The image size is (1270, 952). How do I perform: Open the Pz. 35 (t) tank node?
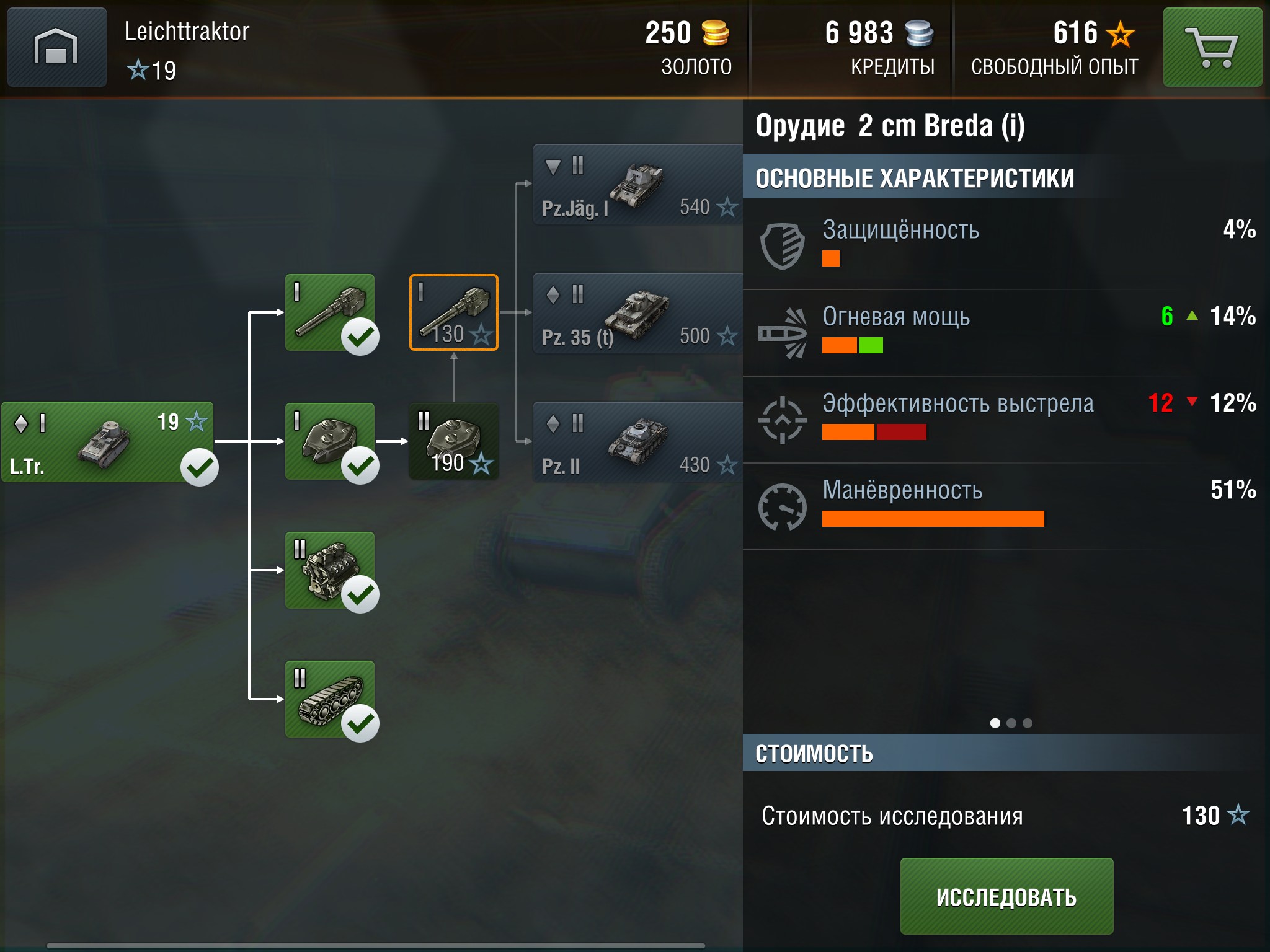click(x=637, y=313)
